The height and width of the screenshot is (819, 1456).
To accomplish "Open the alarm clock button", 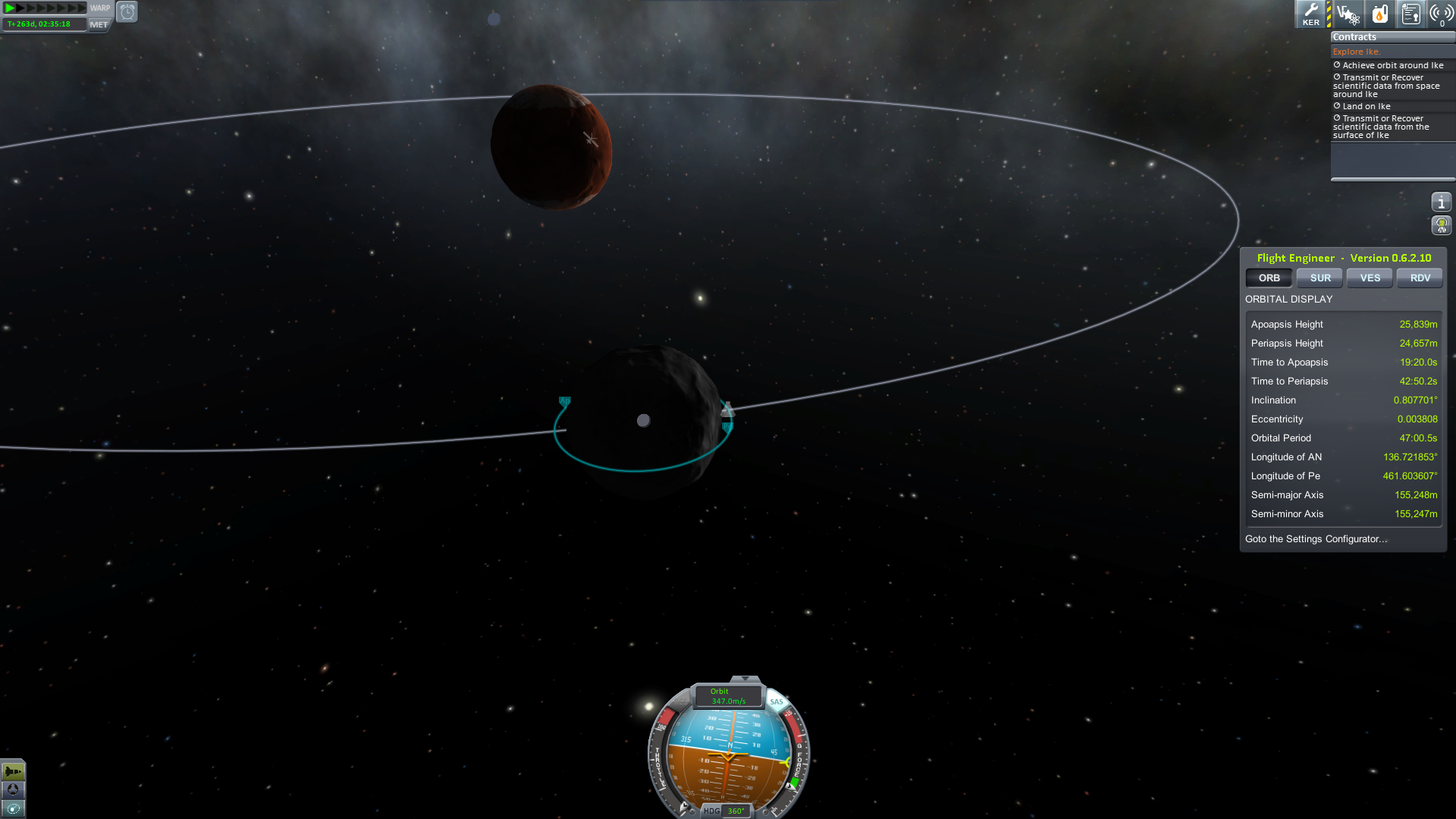I will click(x=127, y=12).
